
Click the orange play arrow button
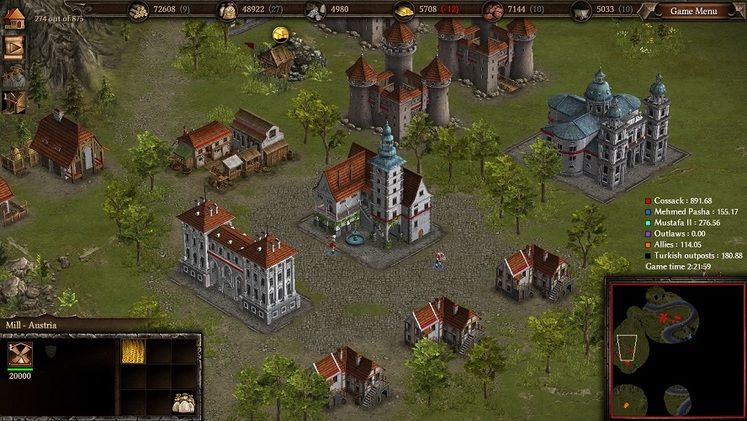(14, 47)
